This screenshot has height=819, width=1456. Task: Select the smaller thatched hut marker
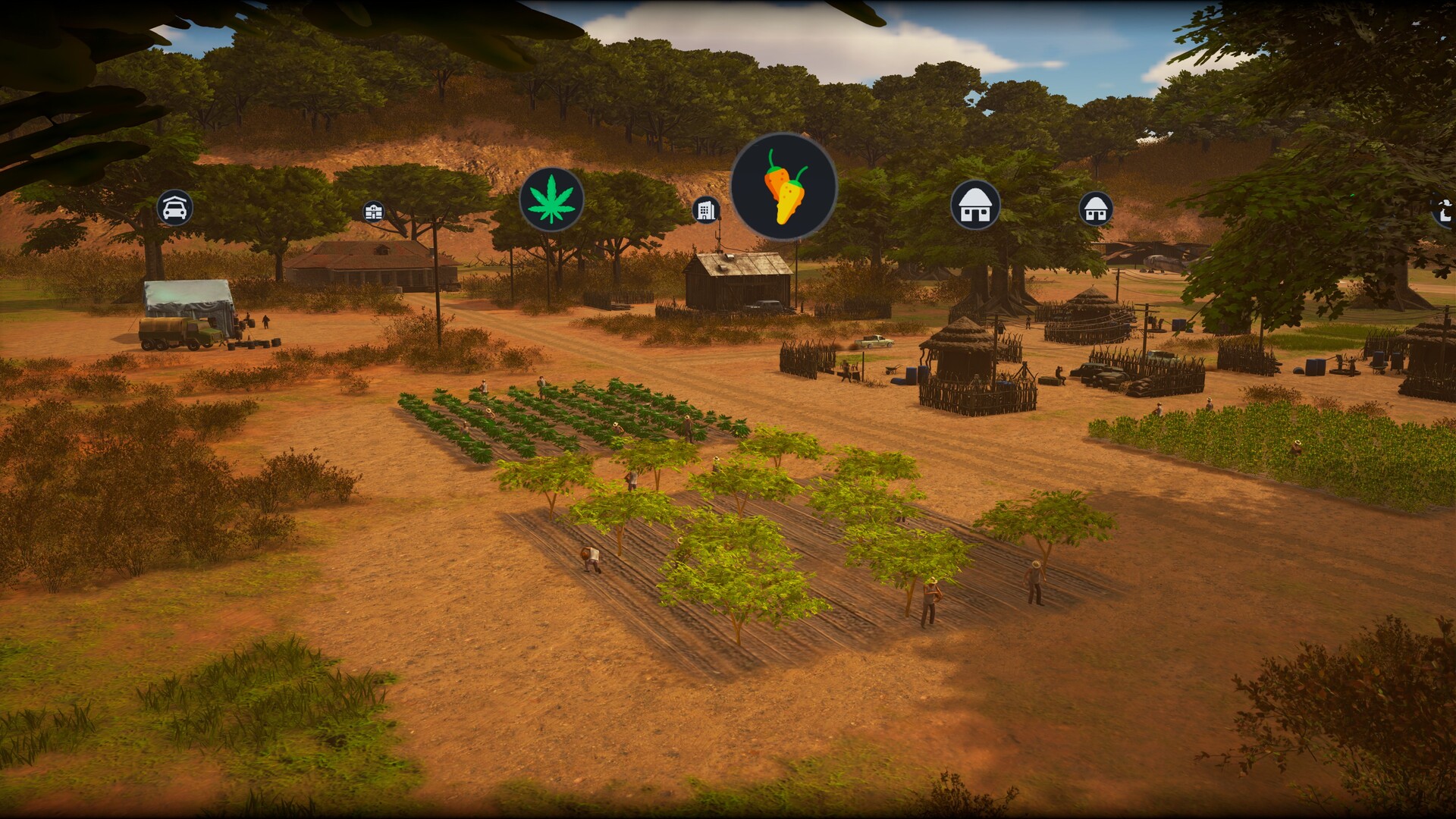1096,209
